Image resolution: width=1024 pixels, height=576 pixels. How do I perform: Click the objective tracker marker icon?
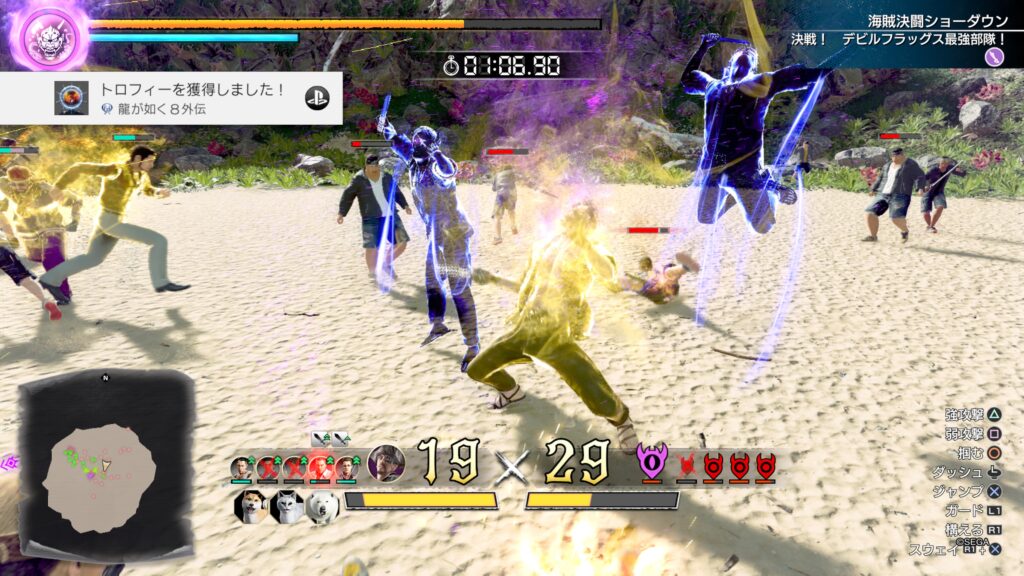coord(994,57)
